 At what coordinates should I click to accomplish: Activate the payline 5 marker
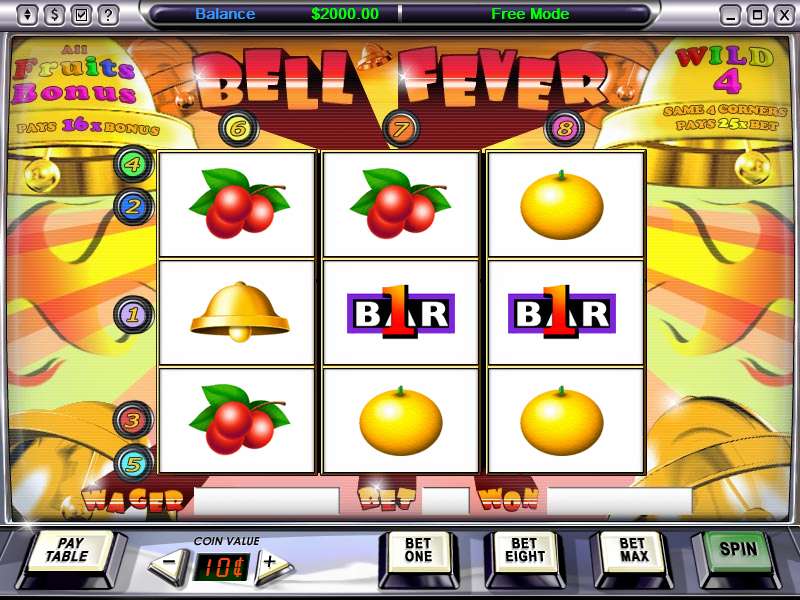click(133, 461)
